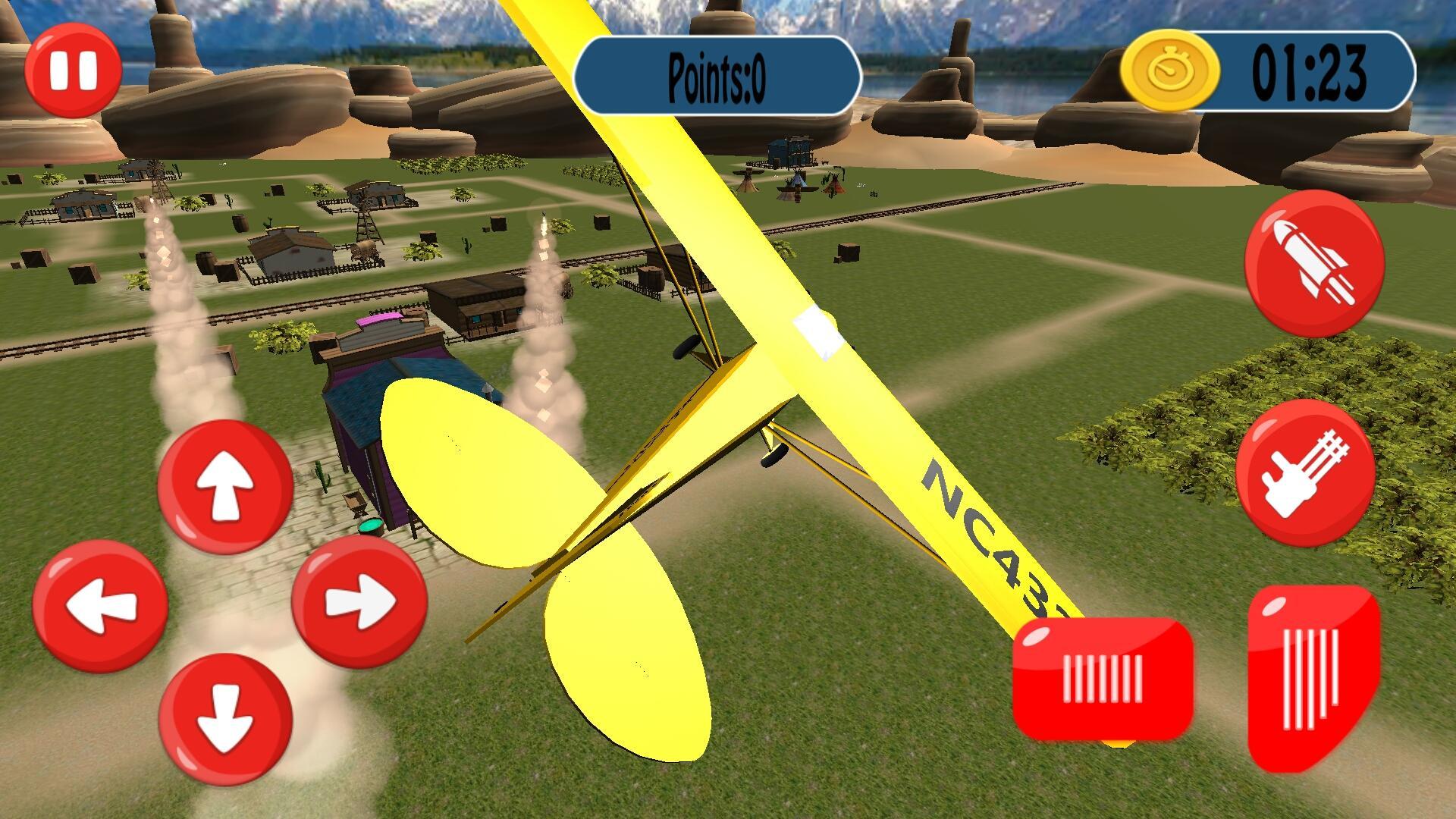Select the score display tab at top center
This screenshot has height=819, width=1456.
pos(717,74)
